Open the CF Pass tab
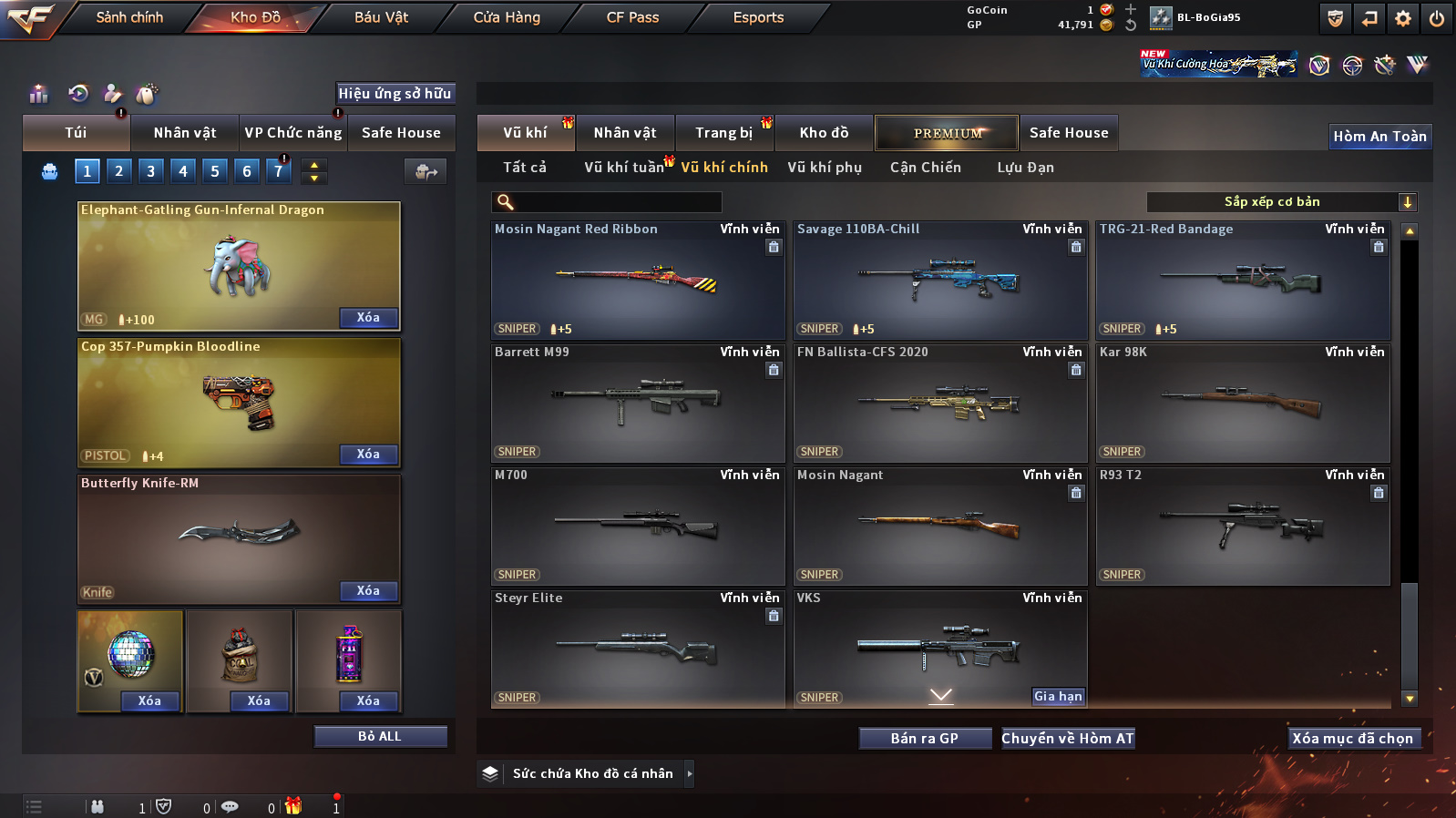 pyautogui.click(x=632, y=17)
